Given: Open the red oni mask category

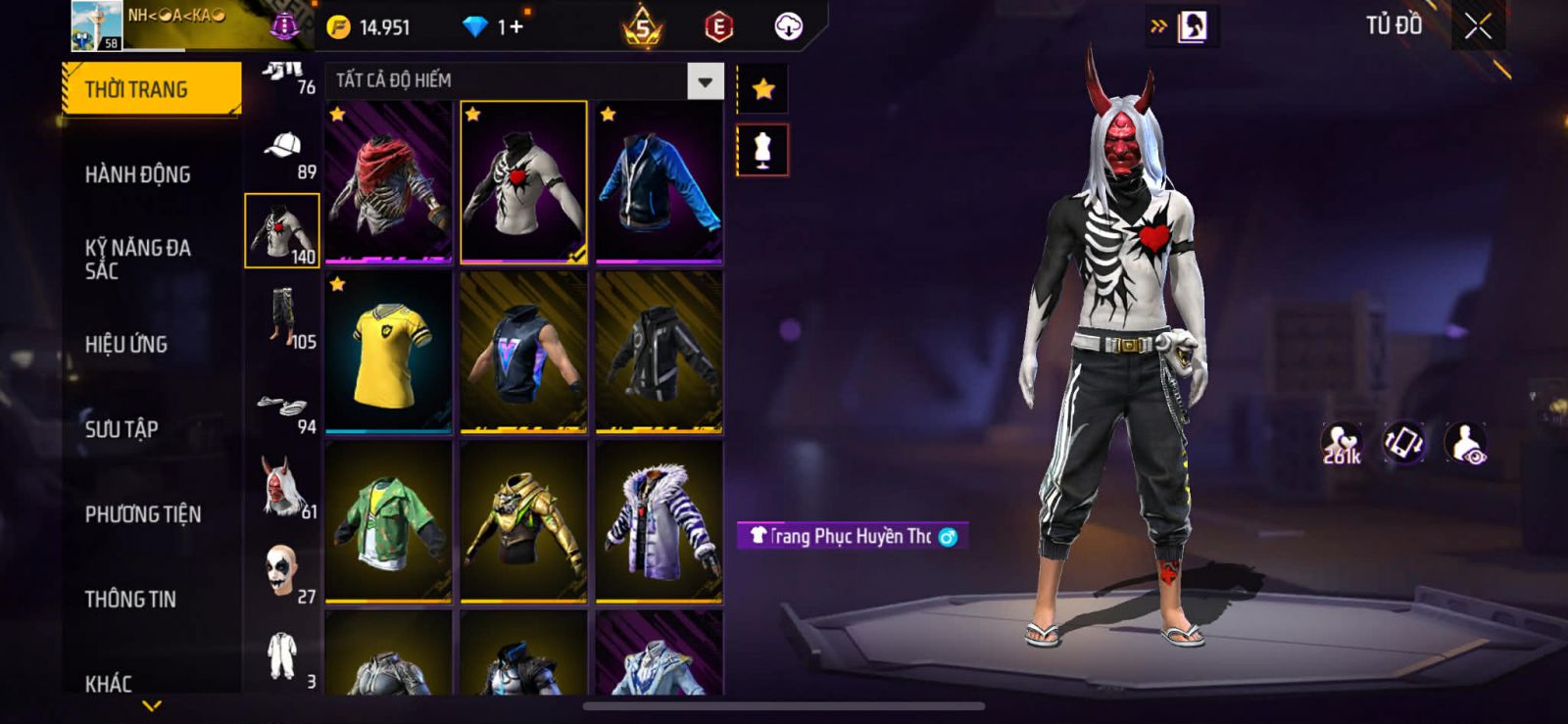Looking at the screenshot, I should (282, 486).
